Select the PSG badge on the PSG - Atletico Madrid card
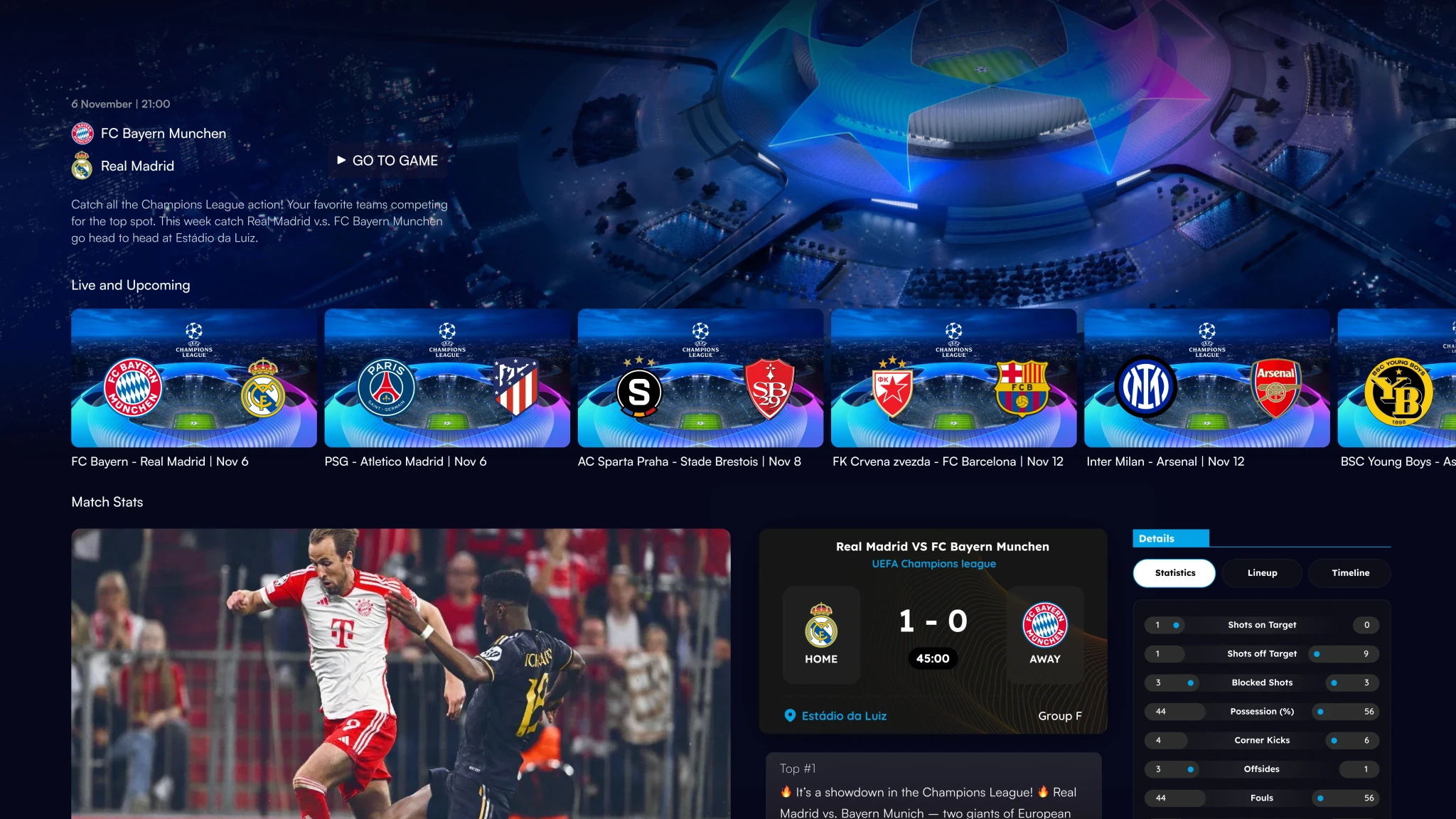 (x=386, y=388)
